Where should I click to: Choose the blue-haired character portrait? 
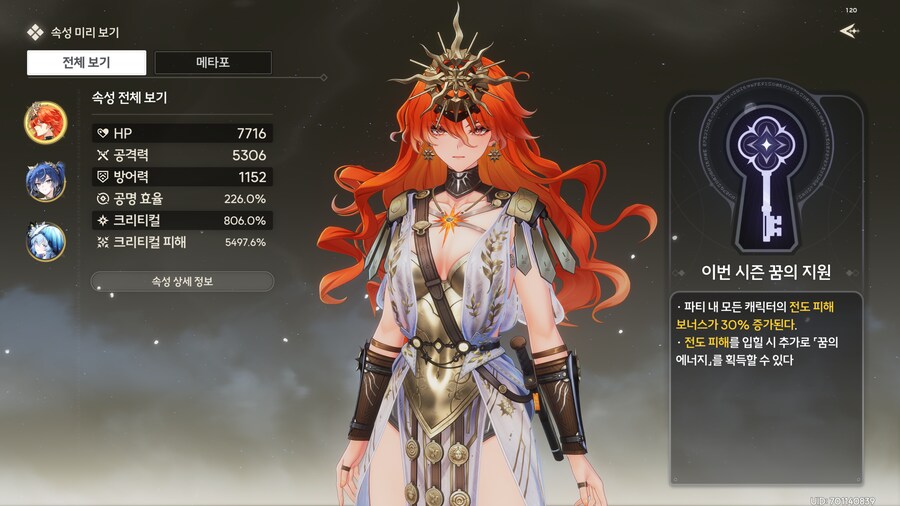coord(45,181)
